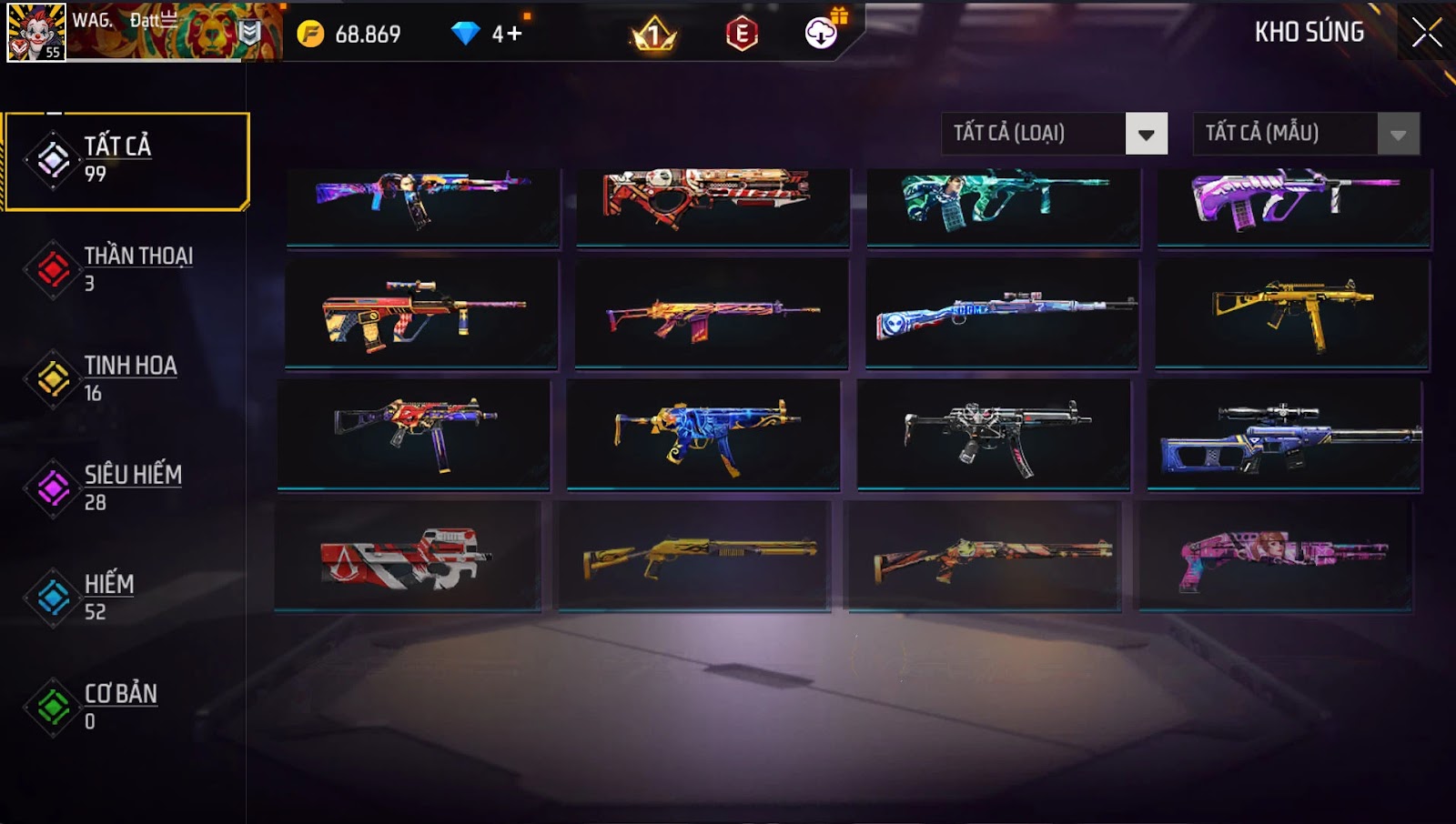Add diamonds using the plus button
1456x824 pixels.
tap(513, 35)
